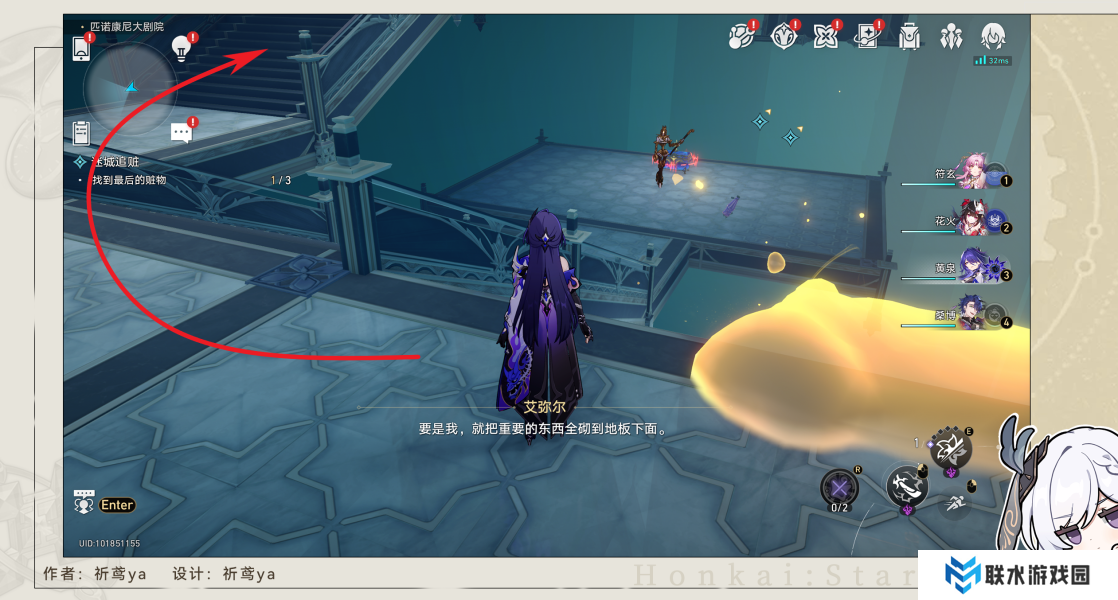Open the backpack inventory

tap(909, 37)
